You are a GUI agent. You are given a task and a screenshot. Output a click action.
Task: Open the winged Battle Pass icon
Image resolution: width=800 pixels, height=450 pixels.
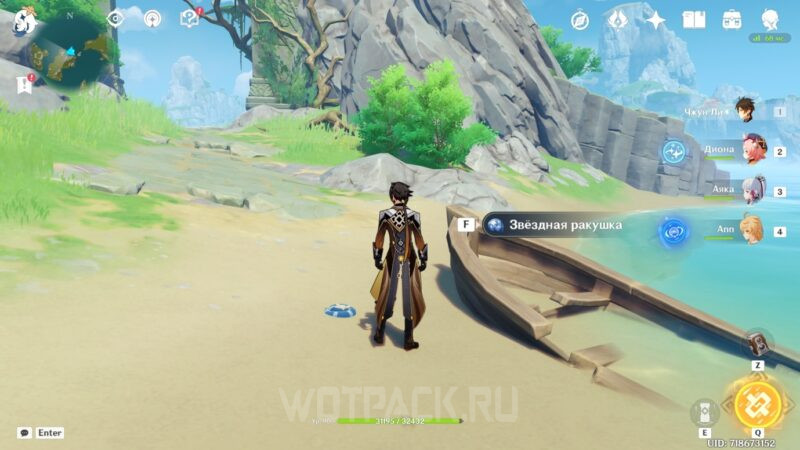(618, 20)
